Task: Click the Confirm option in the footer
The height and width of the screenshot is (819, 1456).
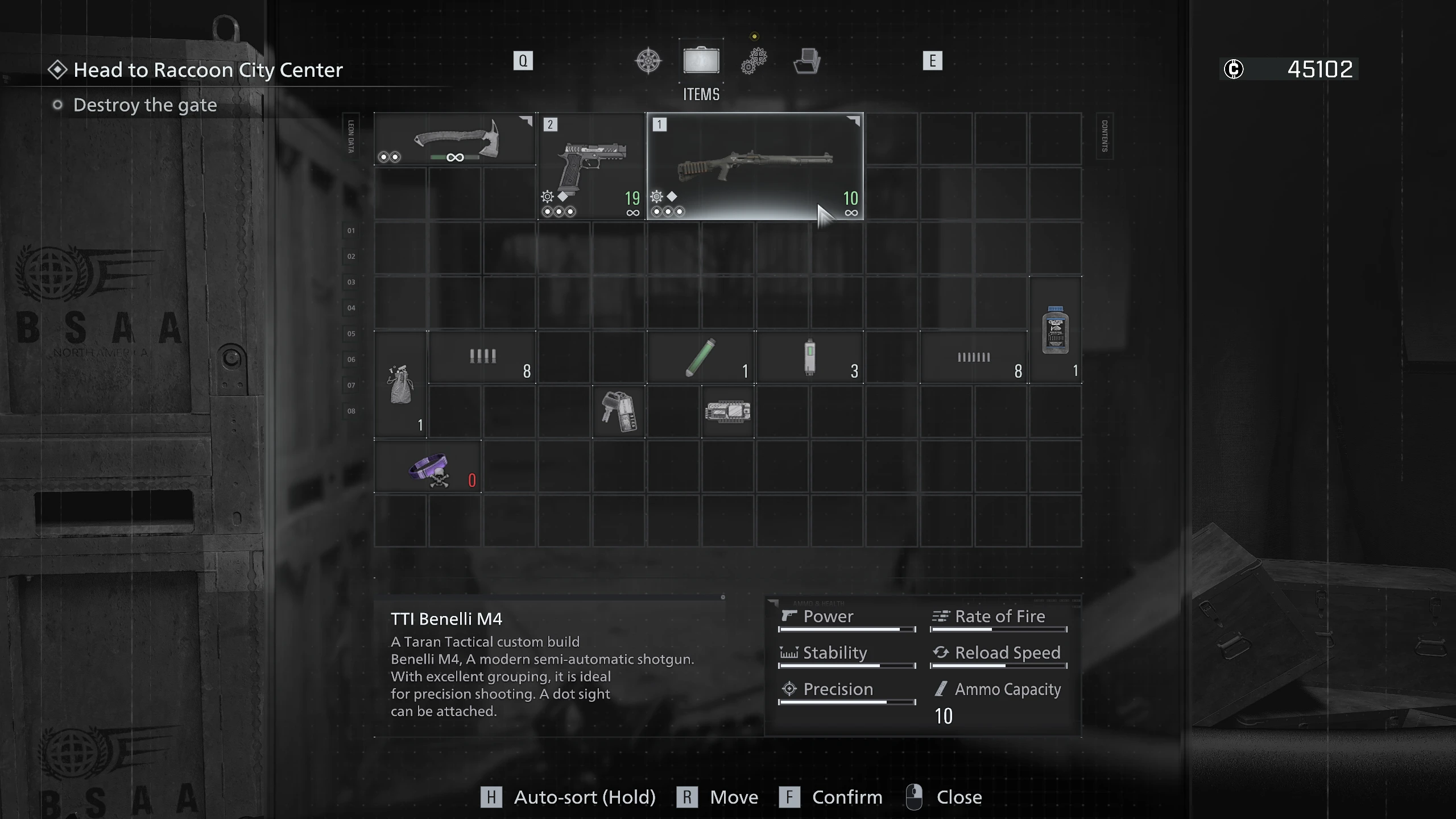Action: coord(847,797)
